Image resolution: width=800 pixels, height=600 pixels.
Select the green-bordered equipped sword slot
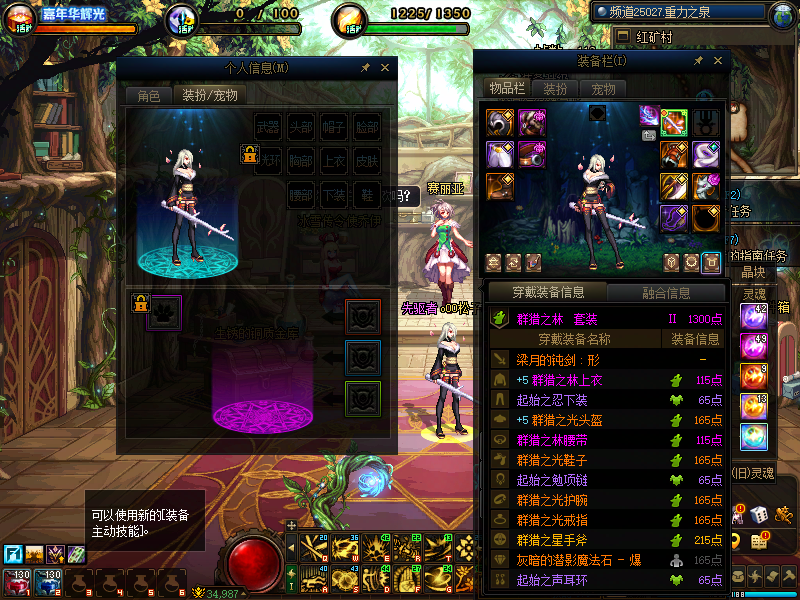674,122
